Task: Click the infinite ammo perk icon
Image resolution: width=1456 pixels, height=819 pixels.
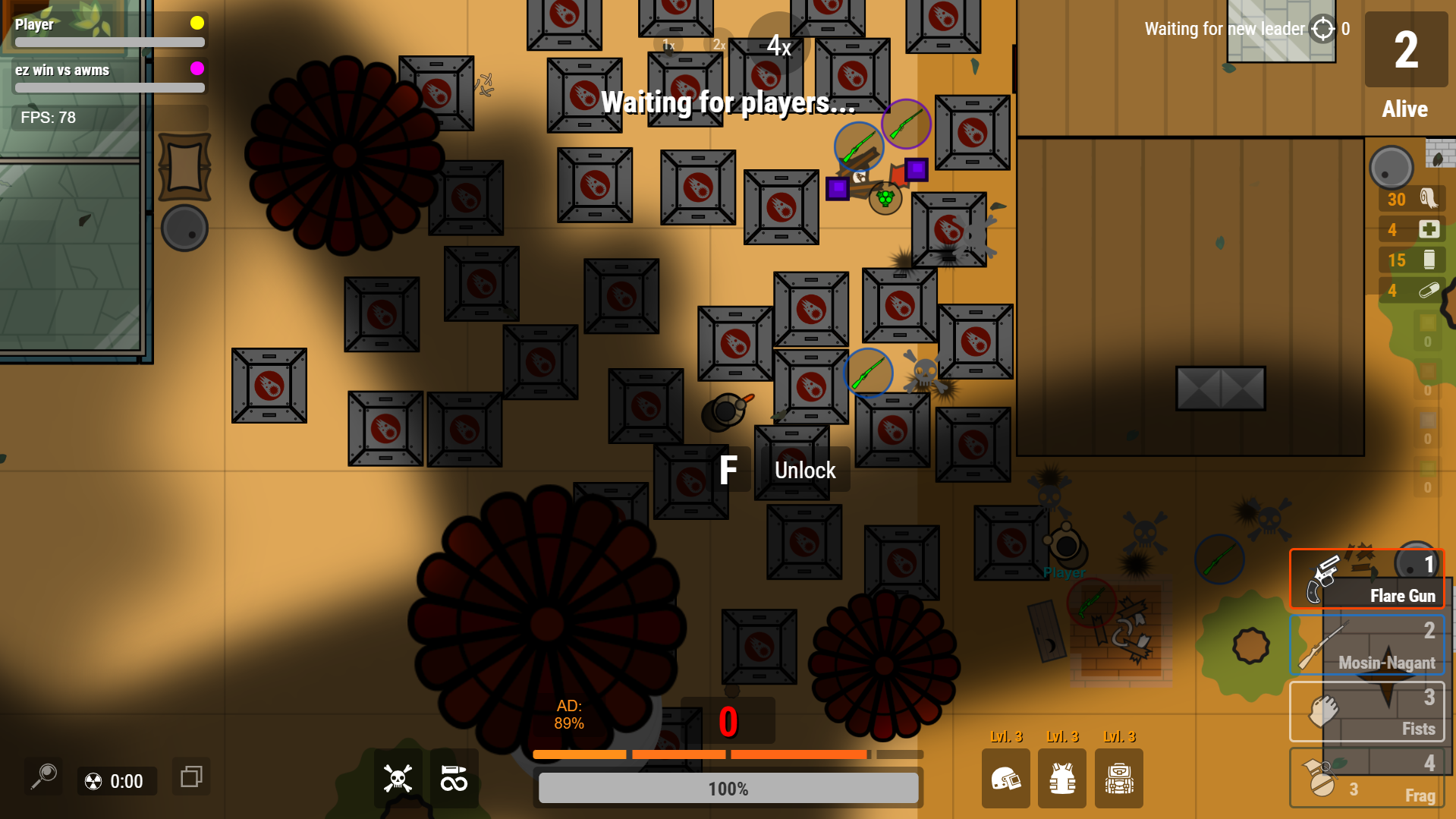Action: (454, 778)
